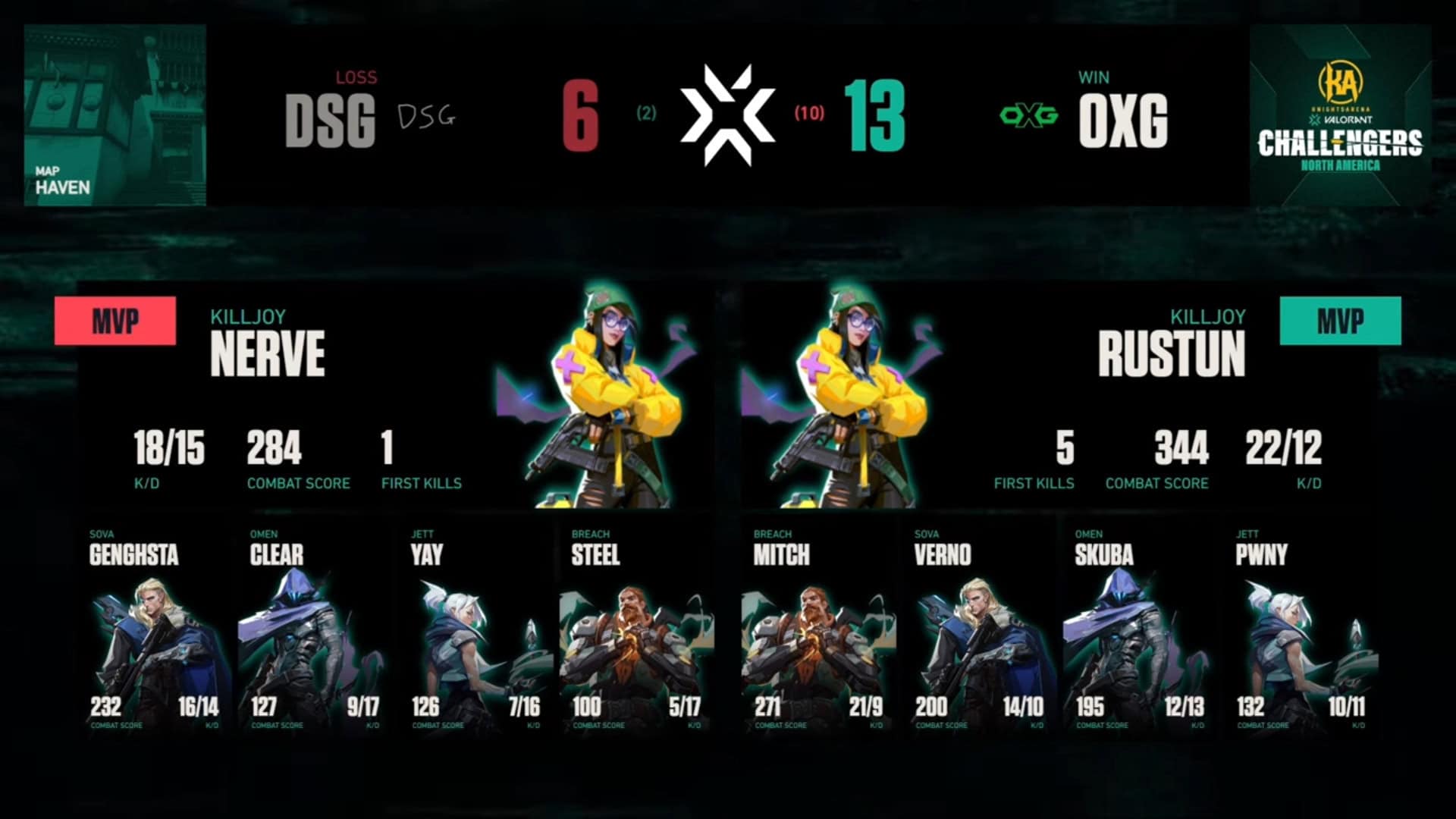Expand VERNO's combat score details
This screenshot has width=1456, height=819.
(930, 708)
